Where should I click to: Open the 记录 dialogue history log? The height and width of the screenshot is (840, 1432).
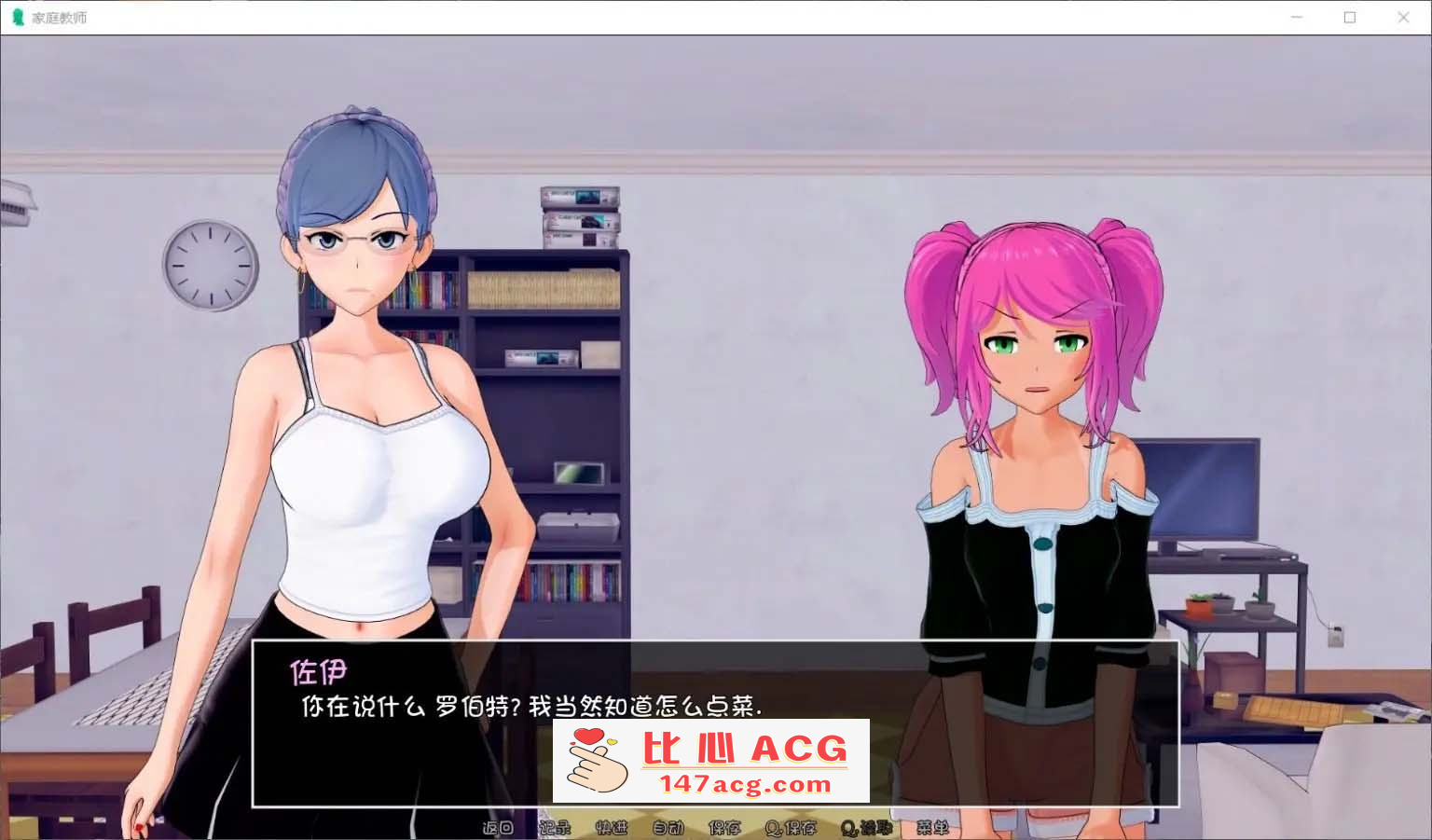[x=557, y=828]
